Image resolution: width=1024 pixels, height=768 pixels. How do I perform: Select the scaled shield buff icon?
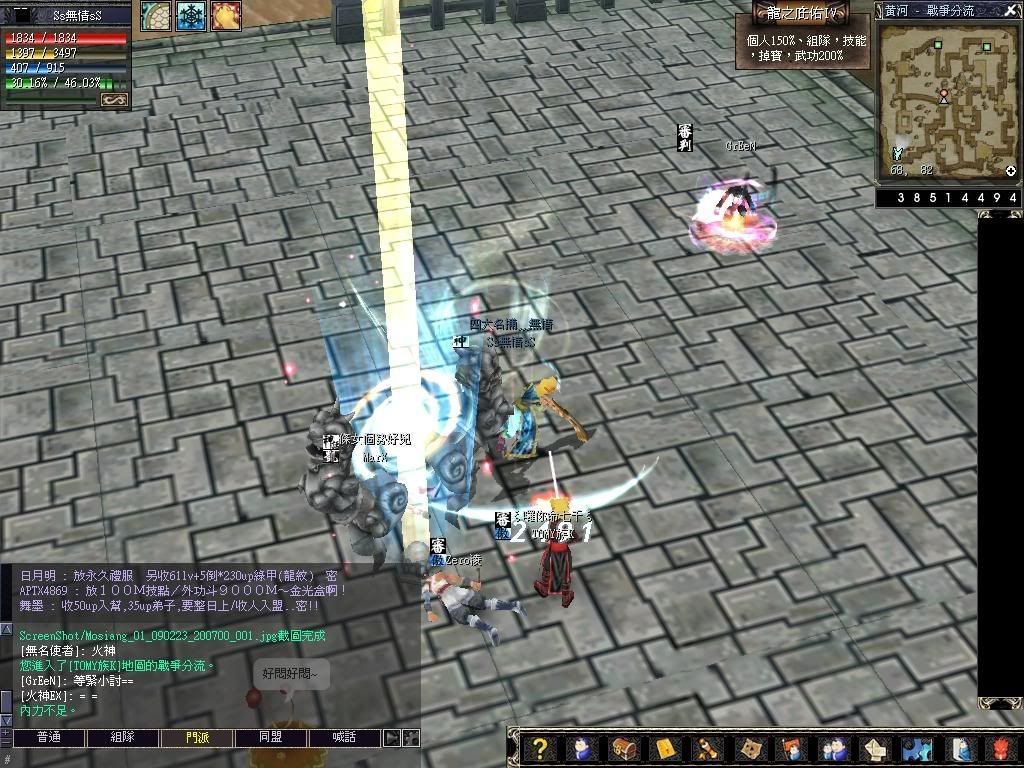point(156,15)
